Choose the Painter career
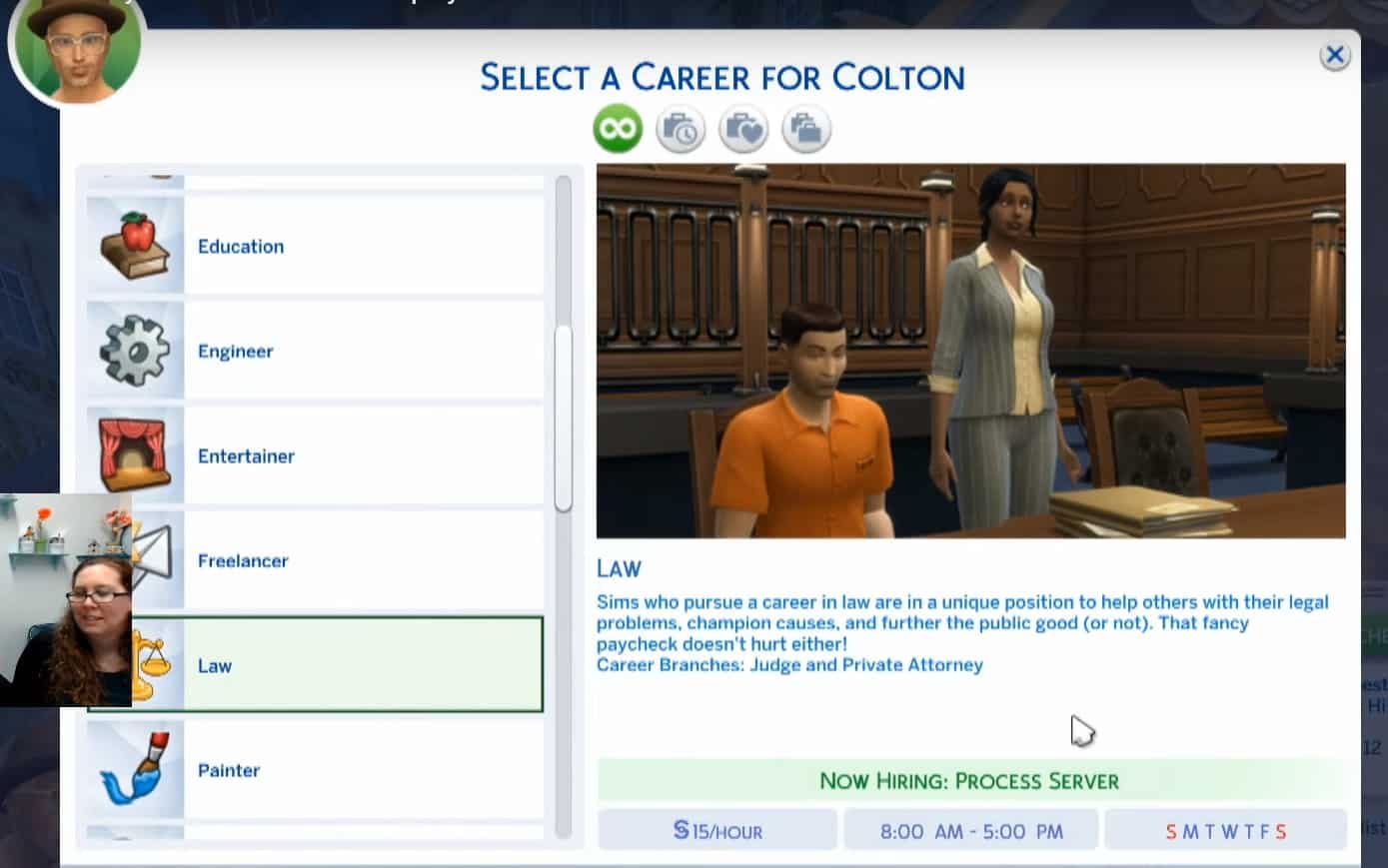Screen dimensions: 1388x868 click(x=315, y=770)
